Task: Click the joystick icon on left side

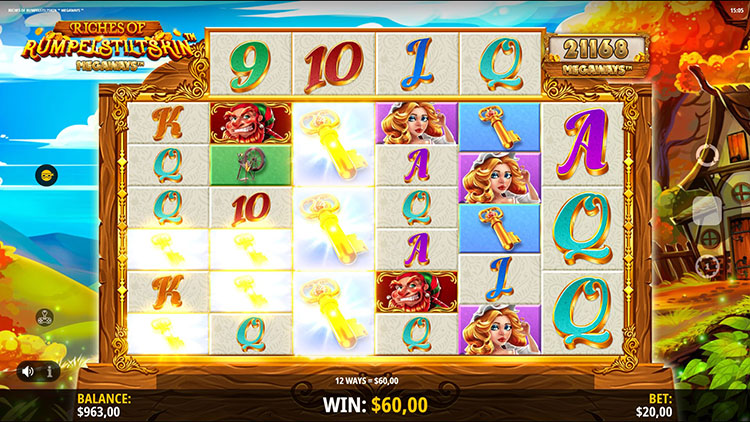Action: tap(46, 317)
